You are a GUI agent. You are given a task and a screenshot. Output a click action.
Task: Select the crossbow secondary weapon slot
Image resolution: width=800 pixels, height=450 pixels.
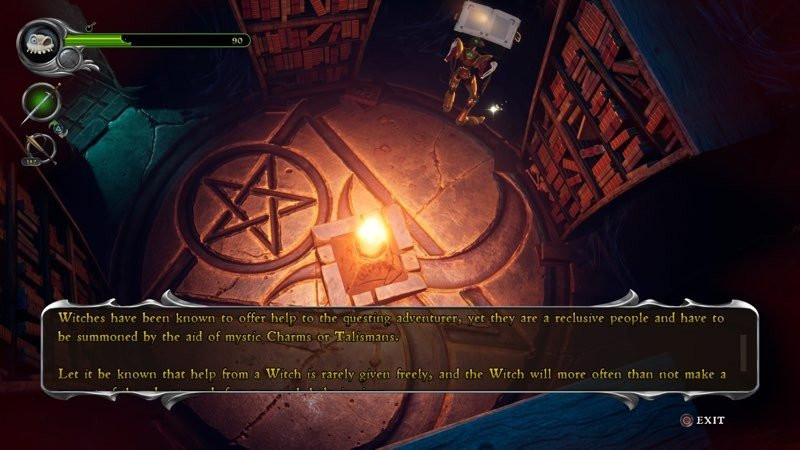point(40,147)
